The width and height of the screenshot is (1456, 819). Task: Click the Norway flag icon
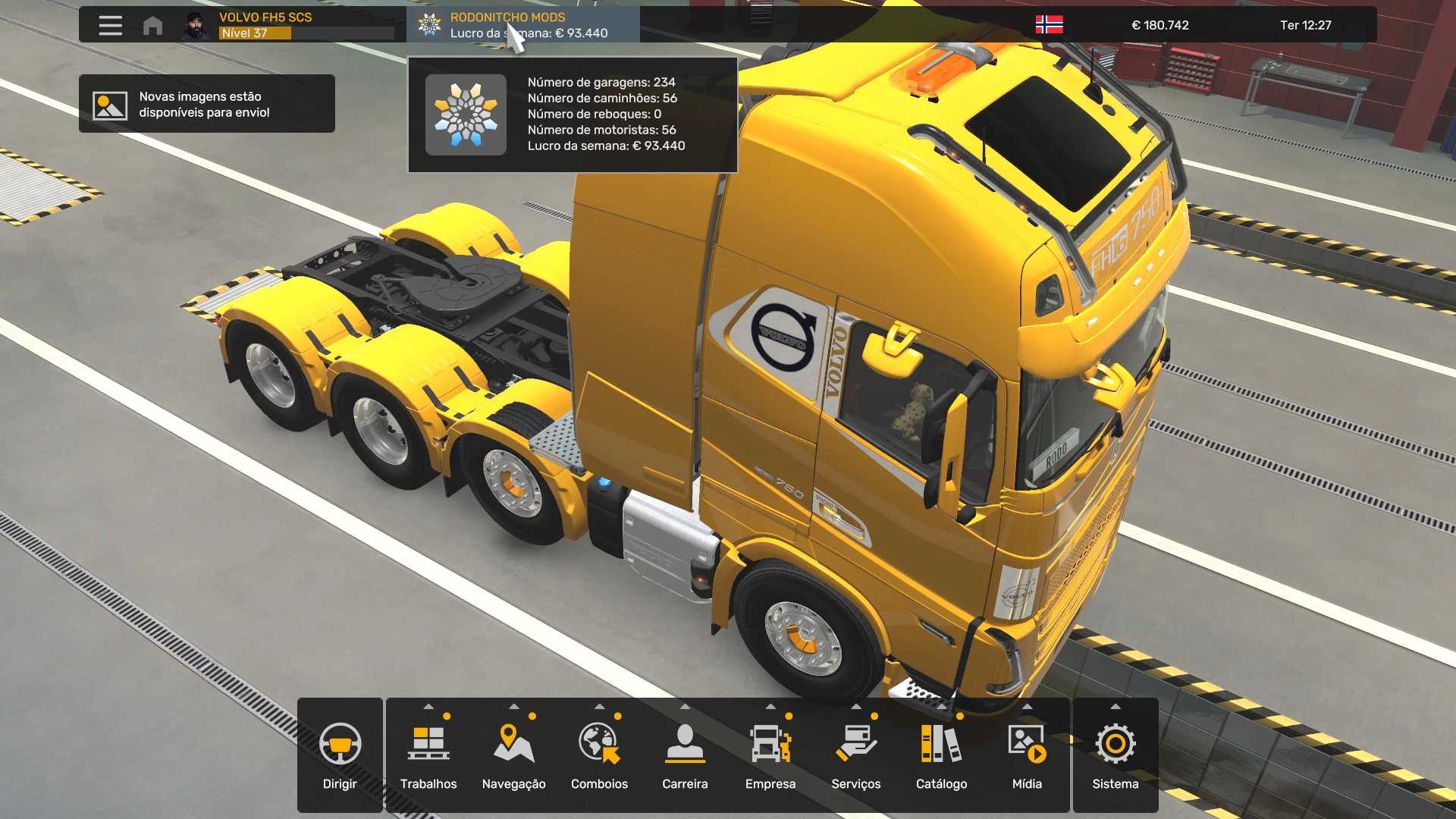[x=1049, y=25]
